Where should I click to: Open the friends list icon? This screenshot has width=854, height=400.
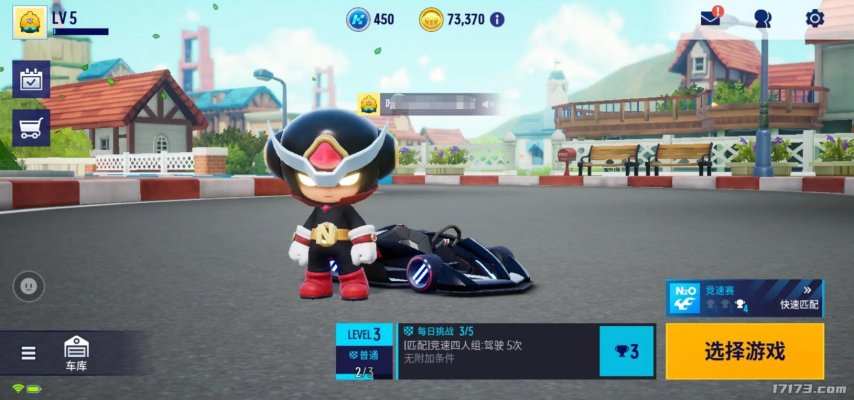pos(763,18)
